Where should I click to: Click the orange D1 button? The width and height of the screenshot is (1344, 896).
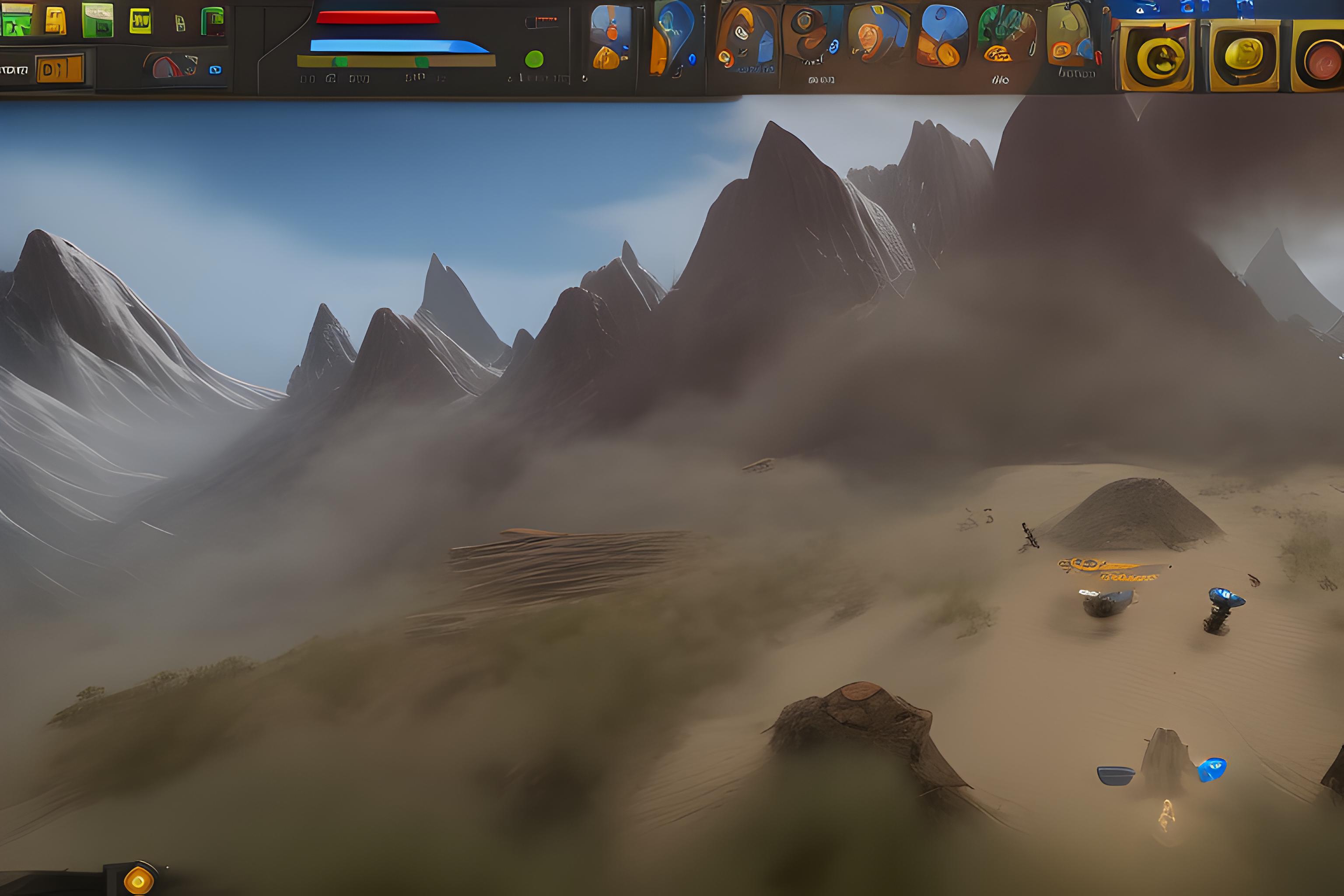tap(60, 69)
